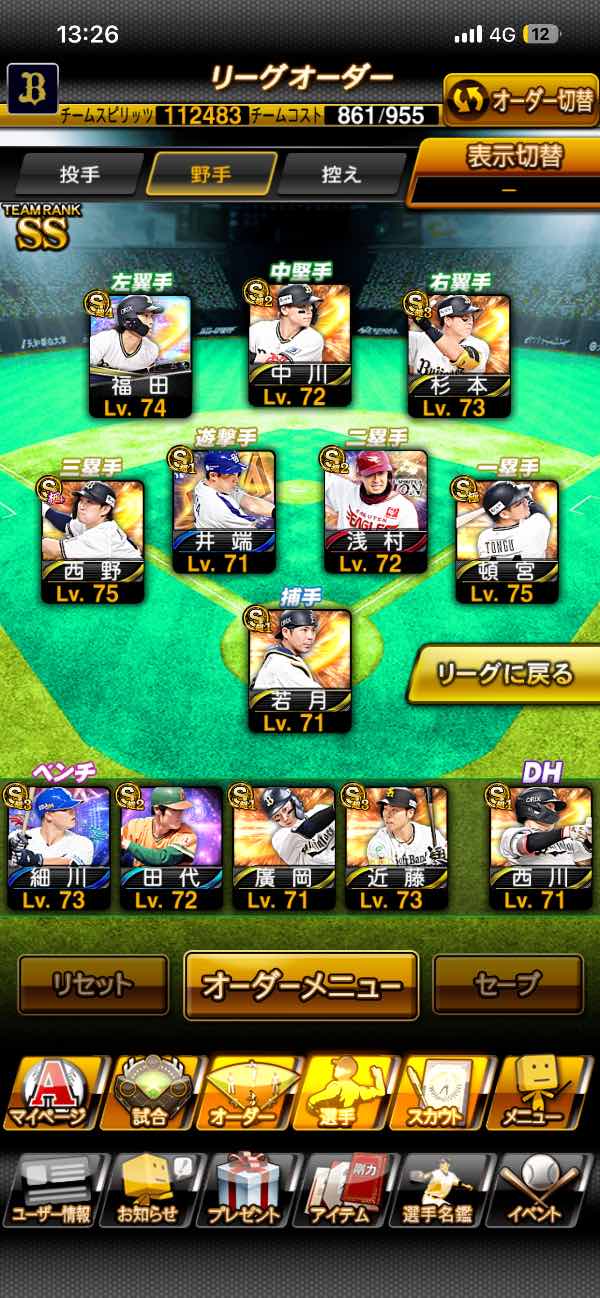Image resolution: width=600 pixels, height=1298 pixels.
Task: Pick first baseman 頓宮 card
Action: point(507,542)
